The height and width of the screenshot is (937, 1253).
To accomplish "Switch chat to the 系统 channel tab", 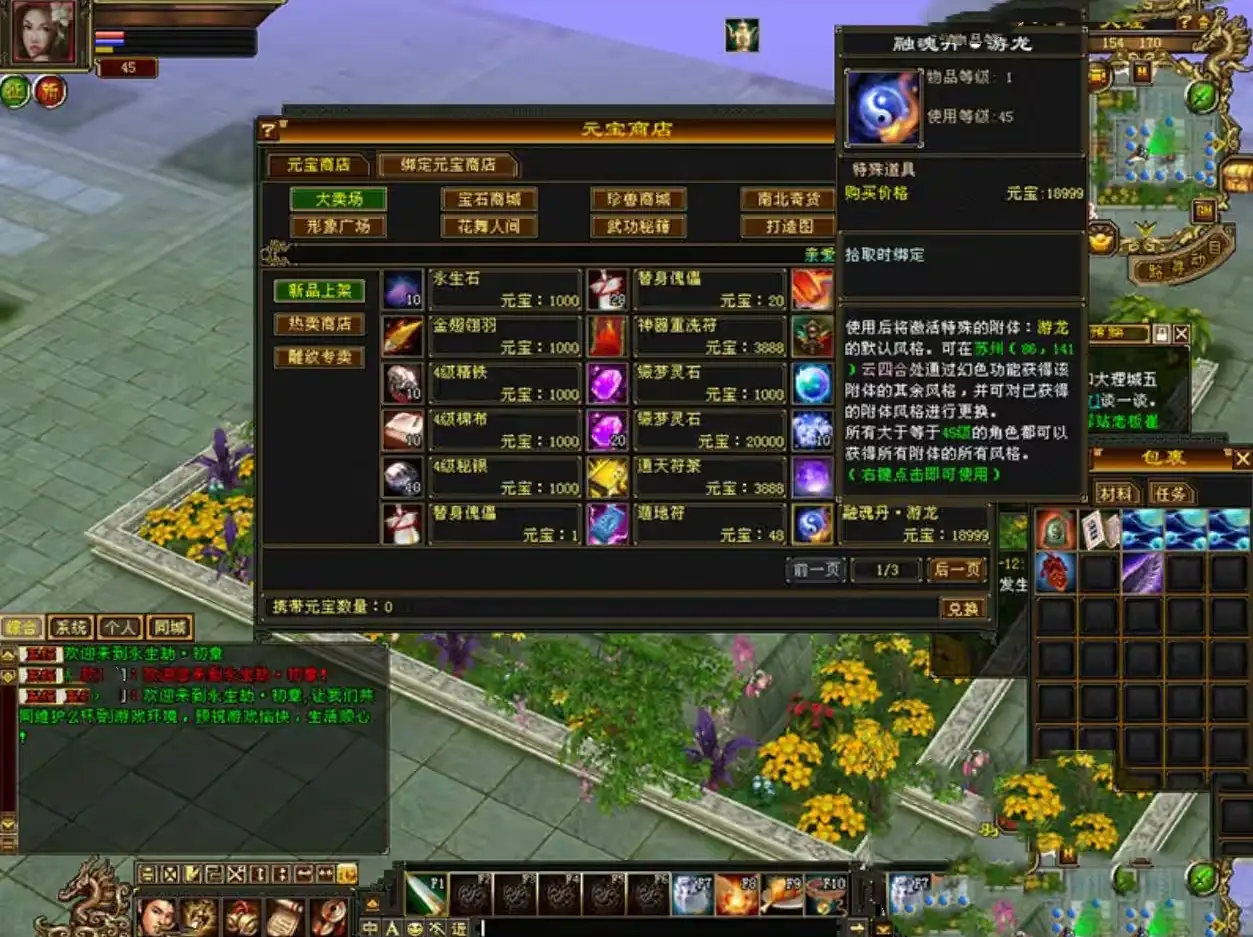I will tap(70, 628).
